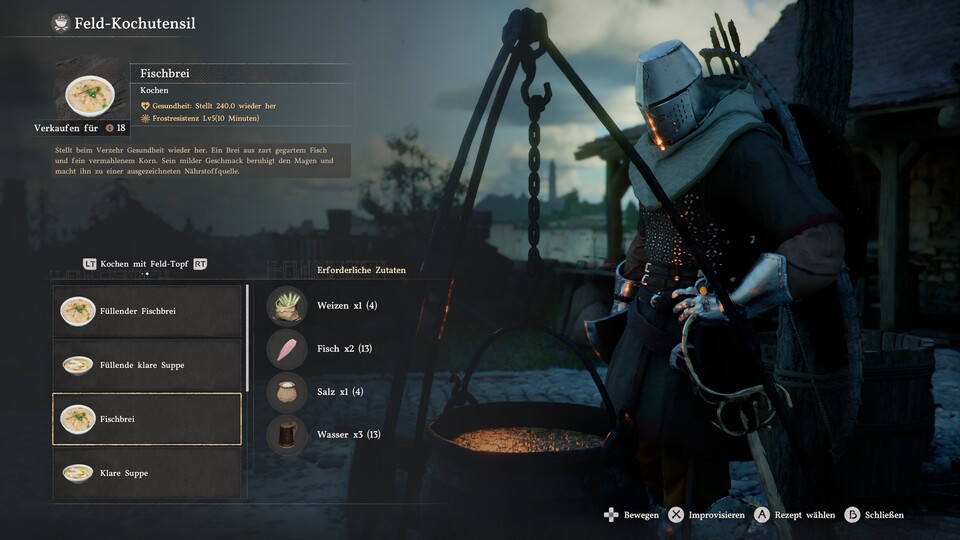Select the highlighted Fischbrei recipe row
960x540 pixels.
pos(147,419)
